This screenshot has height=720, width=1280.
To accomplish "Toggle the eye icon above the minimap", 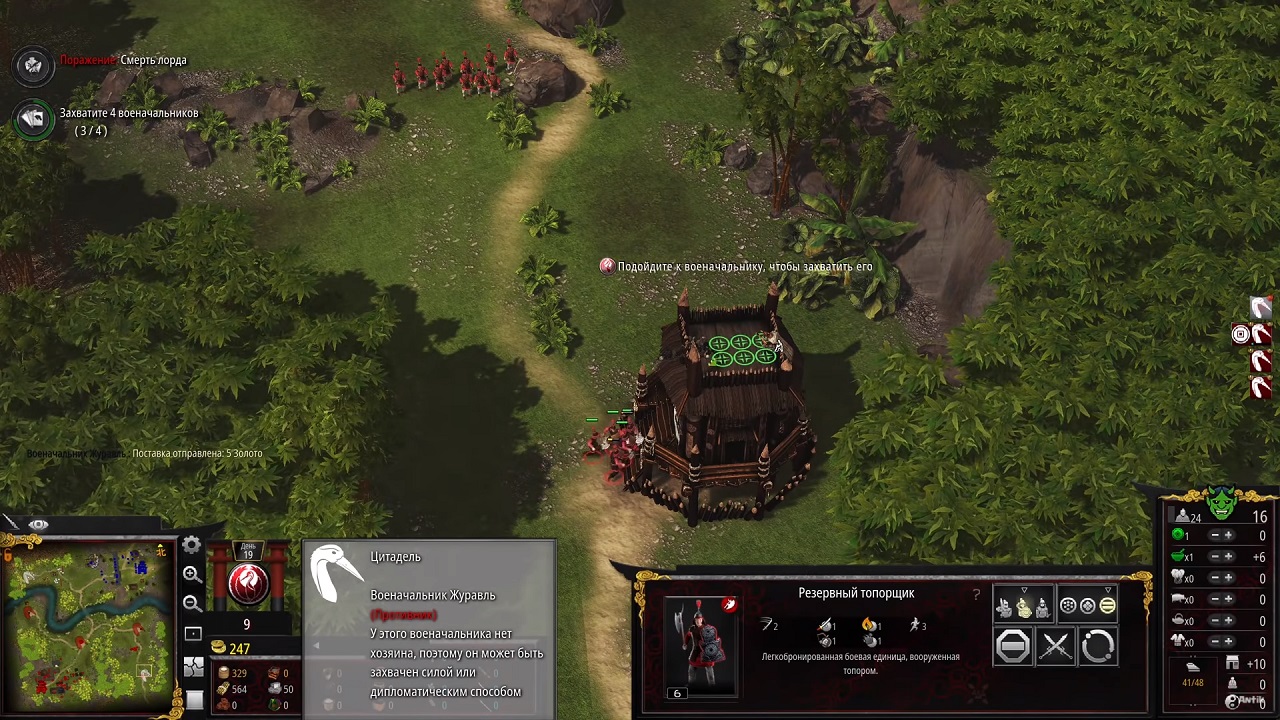I will tap(38, 525).
